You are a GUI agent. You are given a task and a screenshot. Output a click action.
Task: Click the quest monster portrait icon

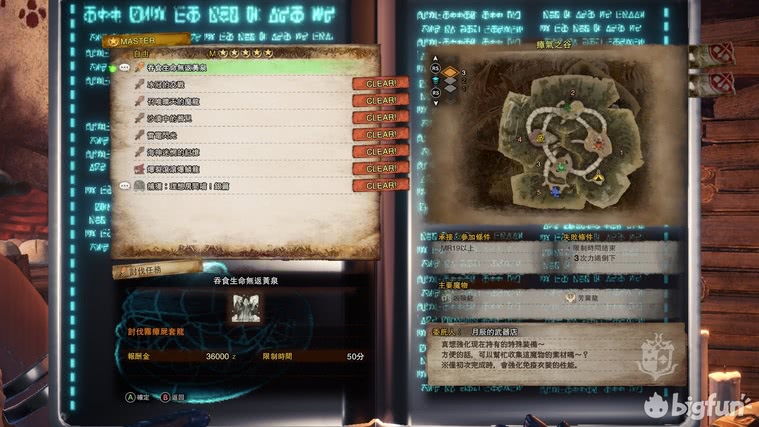[245, 308]
